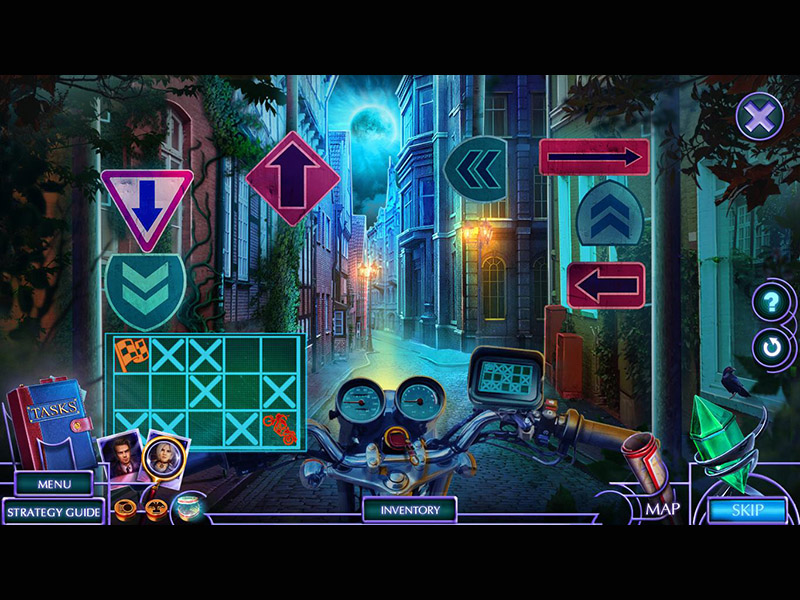Choose the pink diamond up-arrow sign

tap(292, 178)
